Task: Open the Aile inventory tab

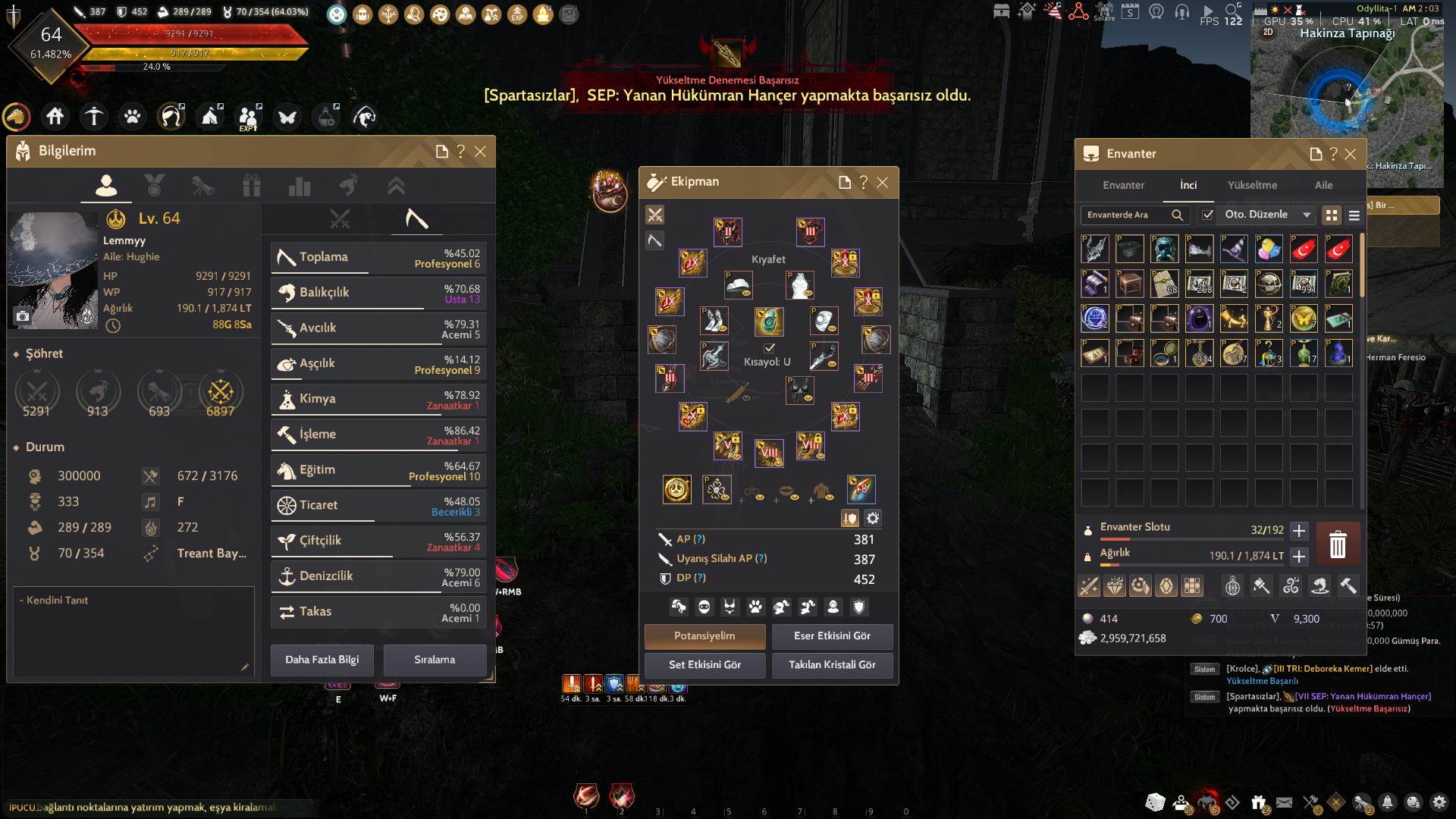Action: (x=1323, y=185)
